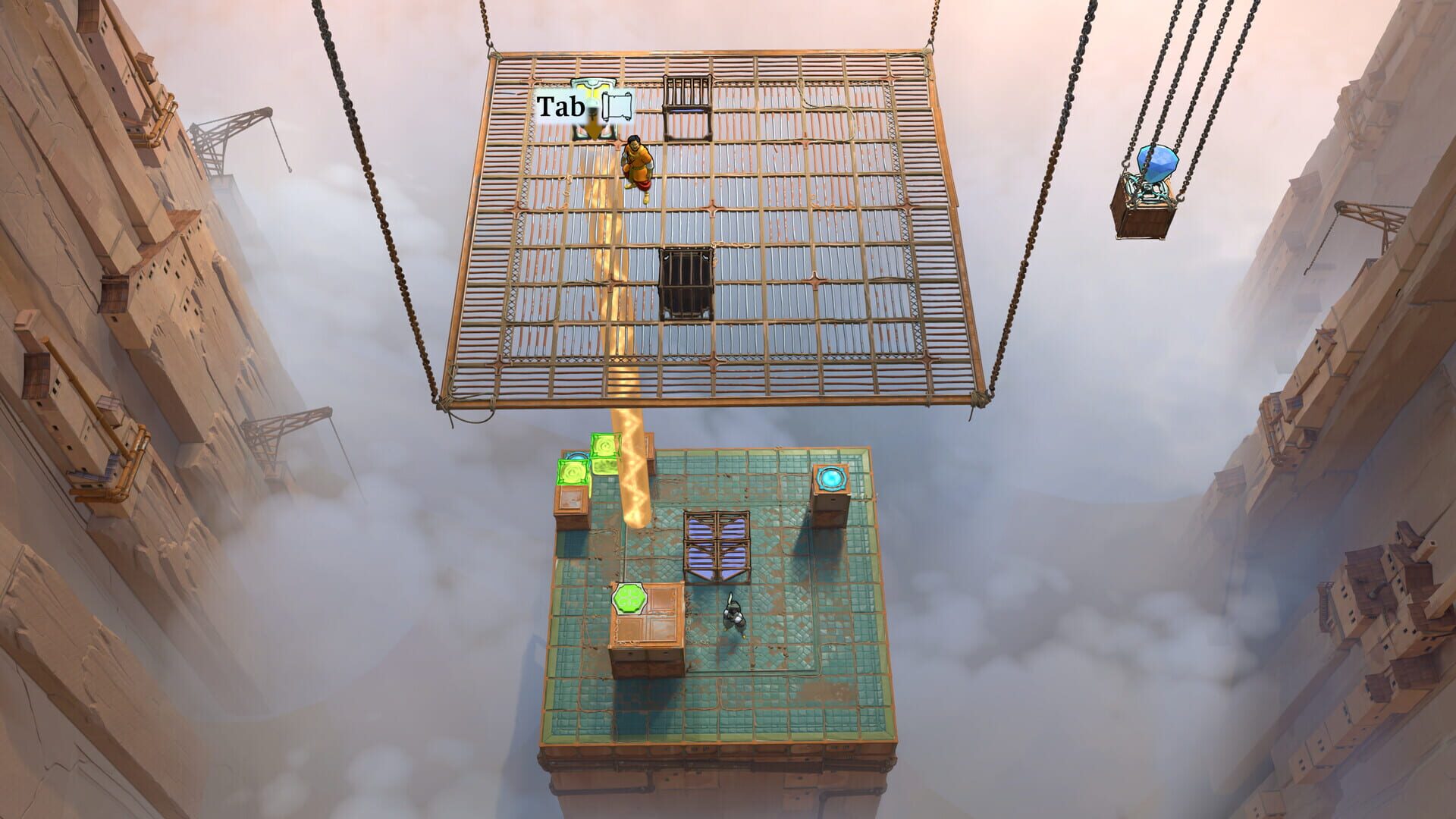
Task: Select the yellow down-arrow marker above the NPC
Action: click(592, 129)
